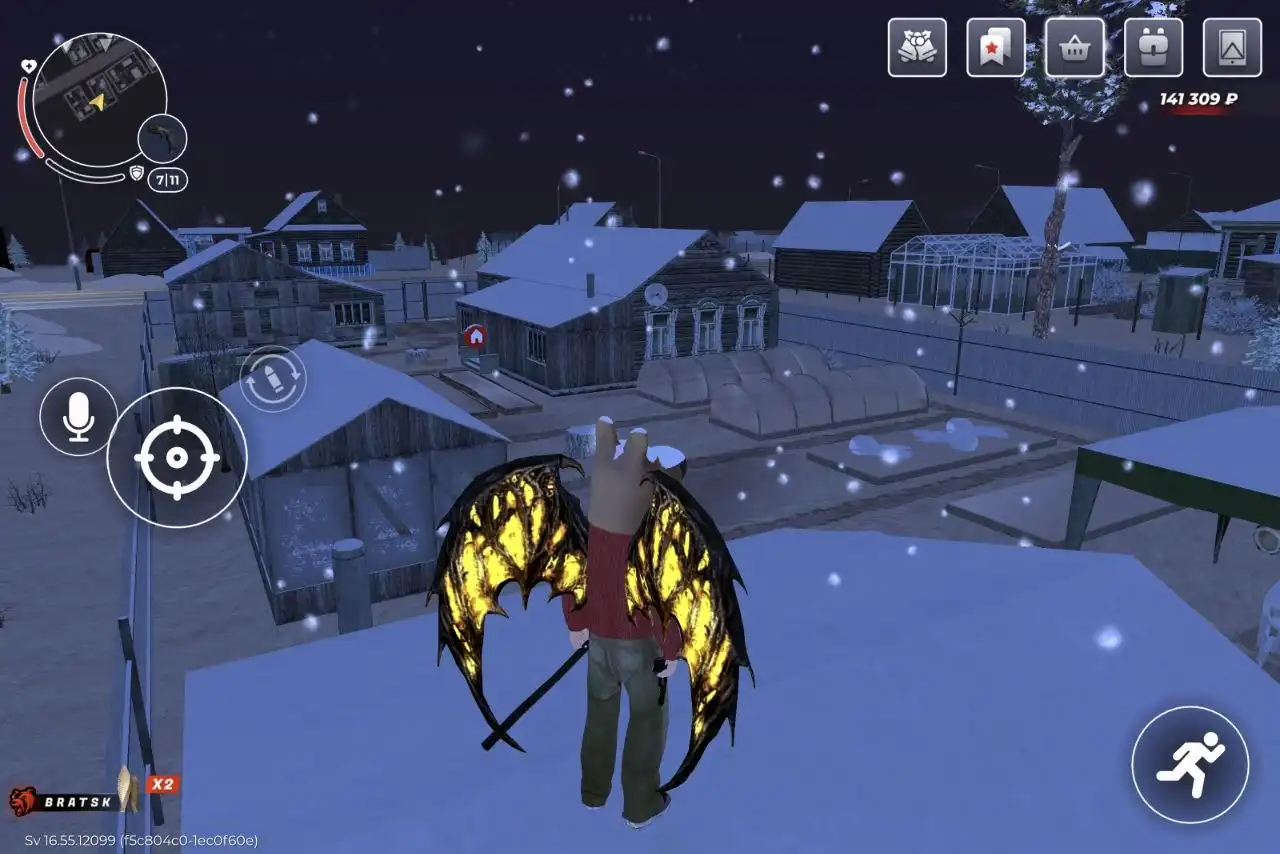The width and height of the screenshot is (1280, 854).
Task: Tap the X2 bonus badge
Action: coord(162,784)
